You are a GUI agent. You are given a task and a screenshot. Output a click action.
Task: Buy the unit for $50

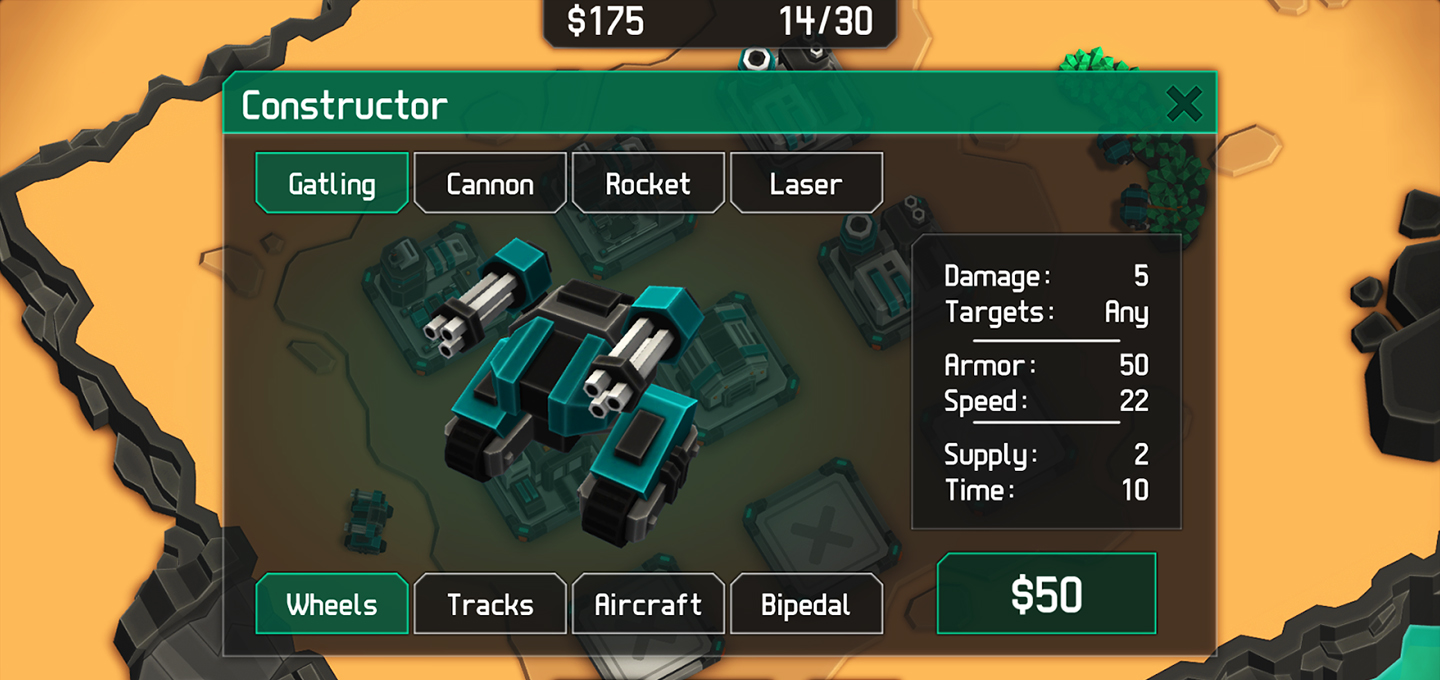point(1046,594)
